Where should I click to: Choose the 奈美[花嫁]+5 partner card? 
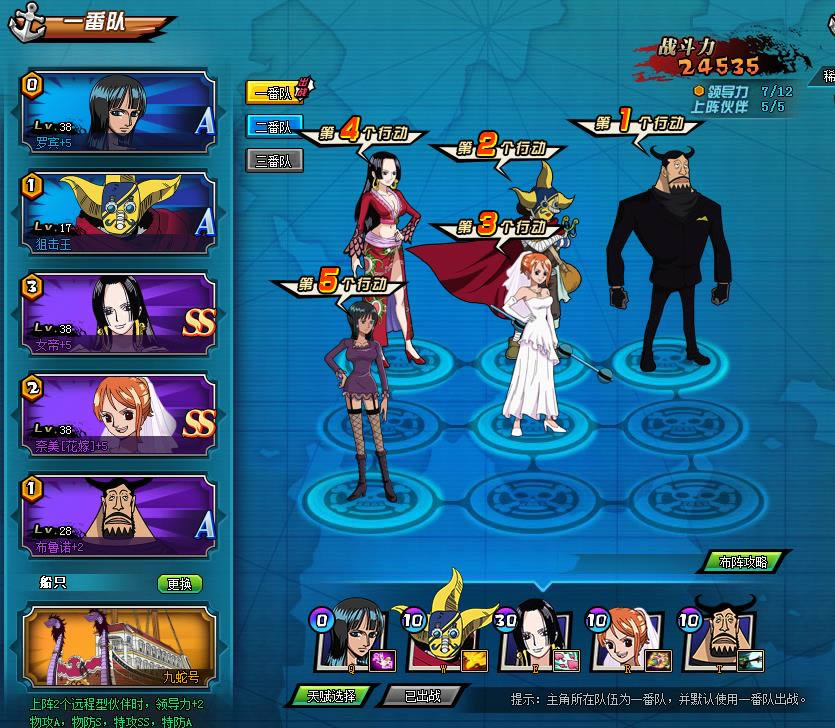[x=119, y=411]
